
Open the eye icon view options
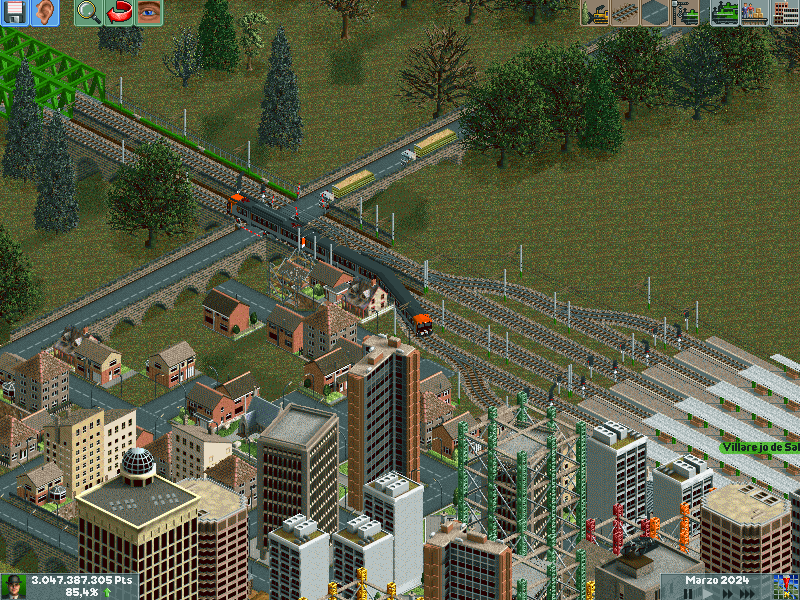149,12
